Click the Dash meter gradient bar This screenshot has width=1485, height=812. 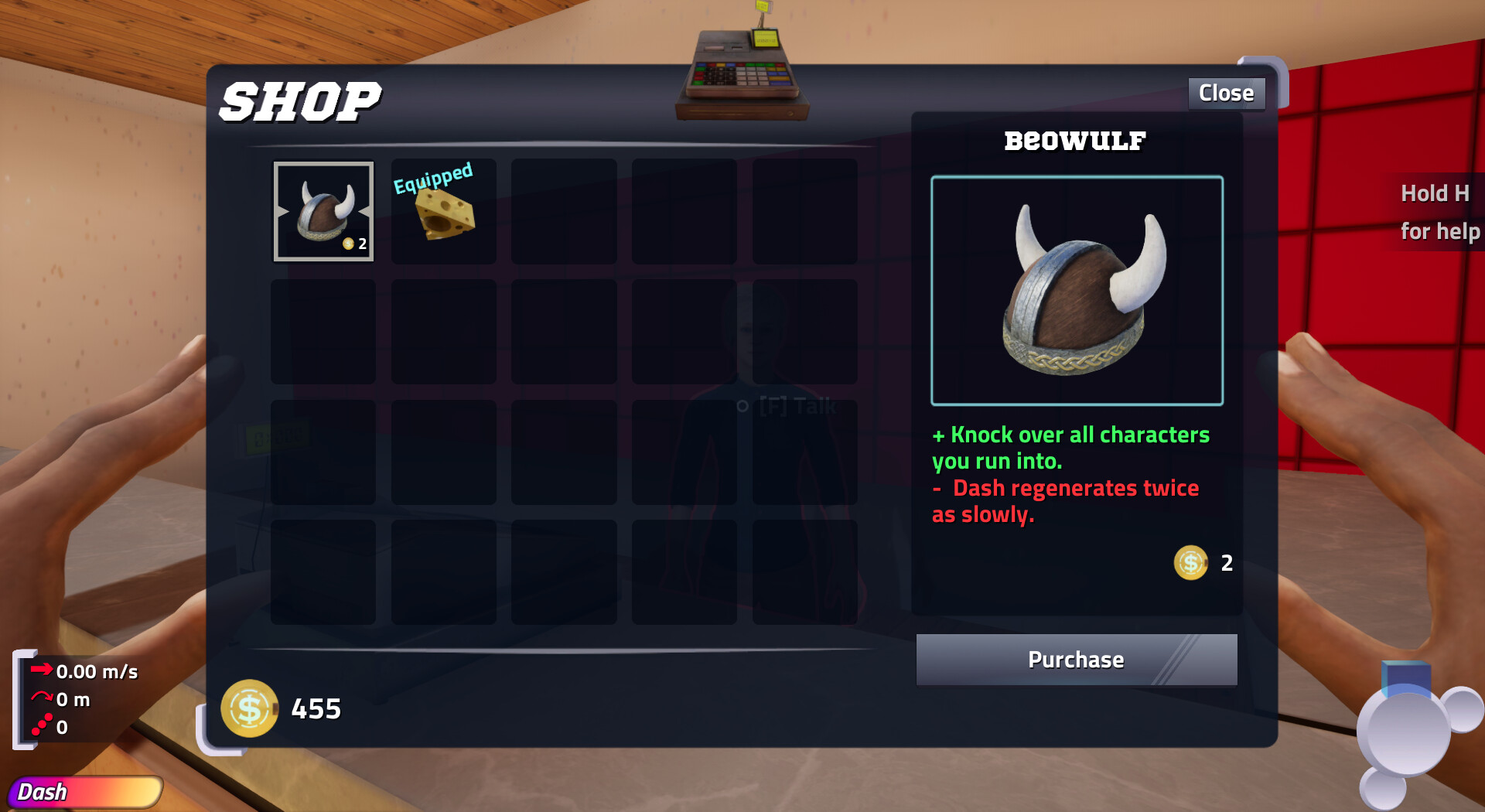tap(85, 791)
